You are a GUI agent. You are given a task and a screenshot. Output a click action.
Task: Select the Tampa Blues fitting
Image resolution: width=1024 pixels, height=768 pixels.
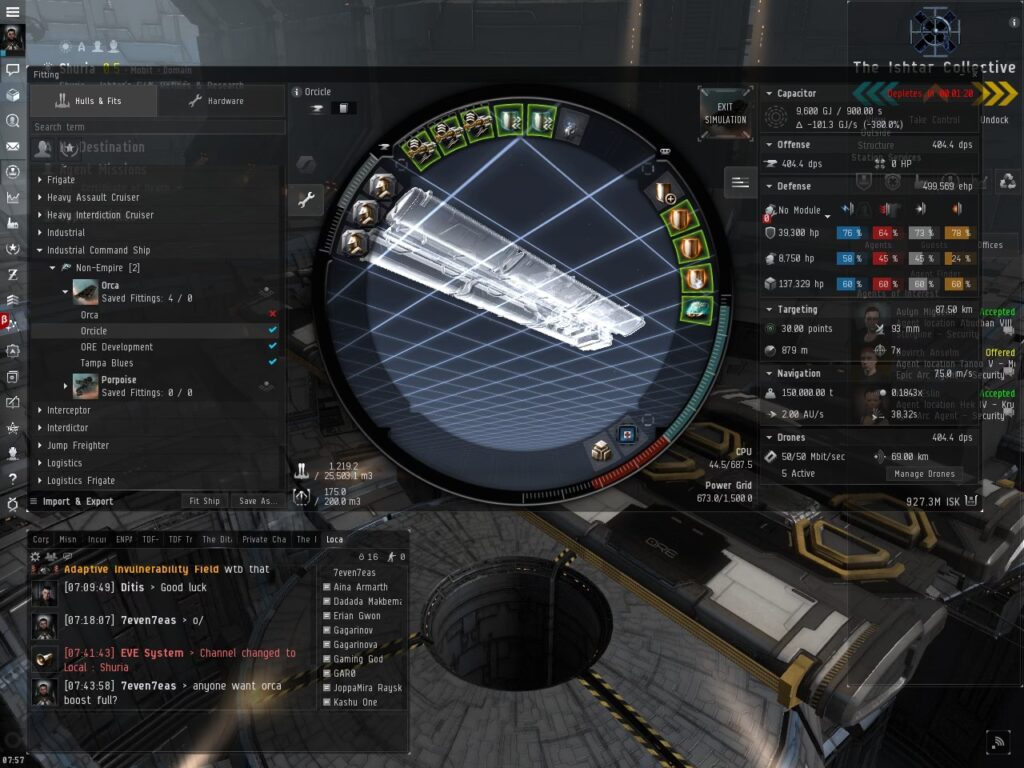click(107, 363)
